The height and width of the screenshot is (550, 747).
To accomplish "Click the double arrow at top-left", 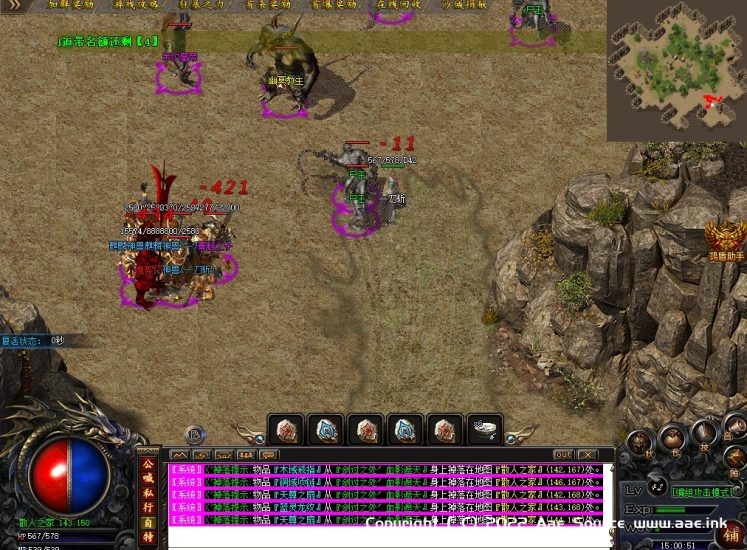I will tap(13, 5).
